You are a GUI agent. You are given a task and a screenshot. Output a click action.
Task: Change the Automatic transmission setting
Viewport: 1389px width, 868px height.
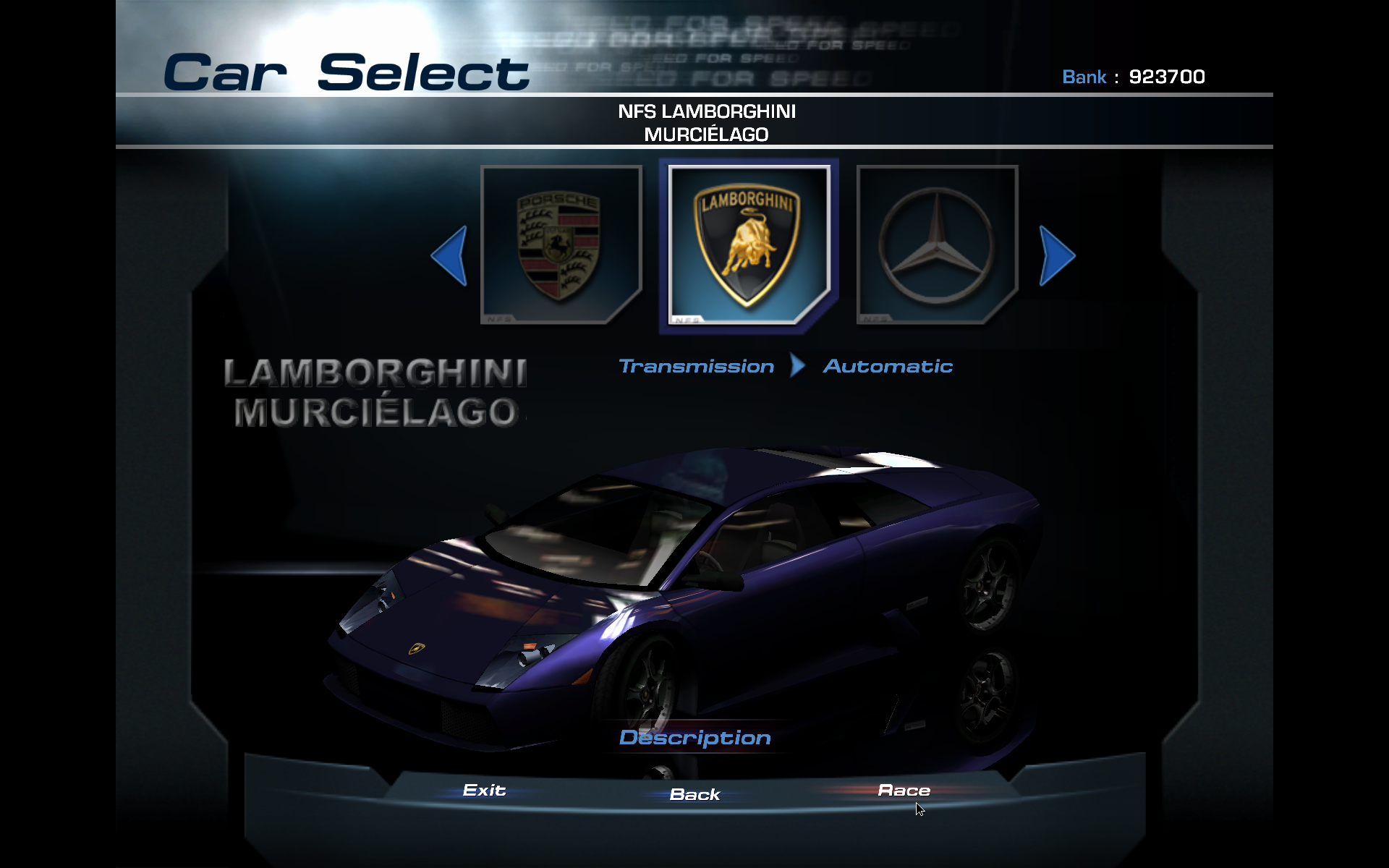coord(888,367)
